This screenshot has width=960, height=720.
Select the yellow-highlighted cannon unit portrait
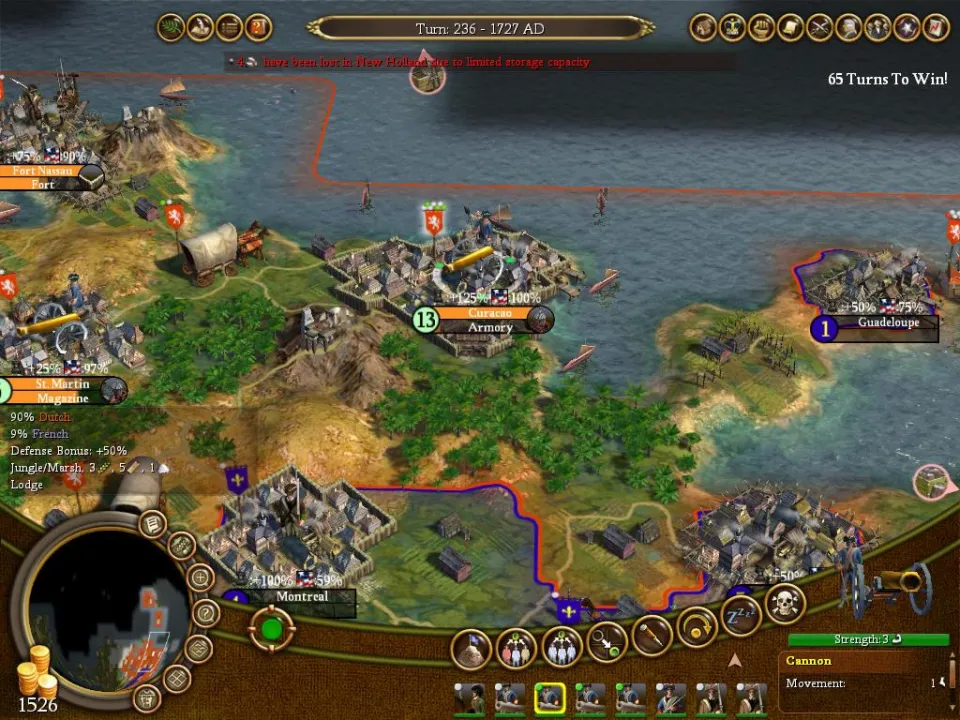(x=549, y=697)
